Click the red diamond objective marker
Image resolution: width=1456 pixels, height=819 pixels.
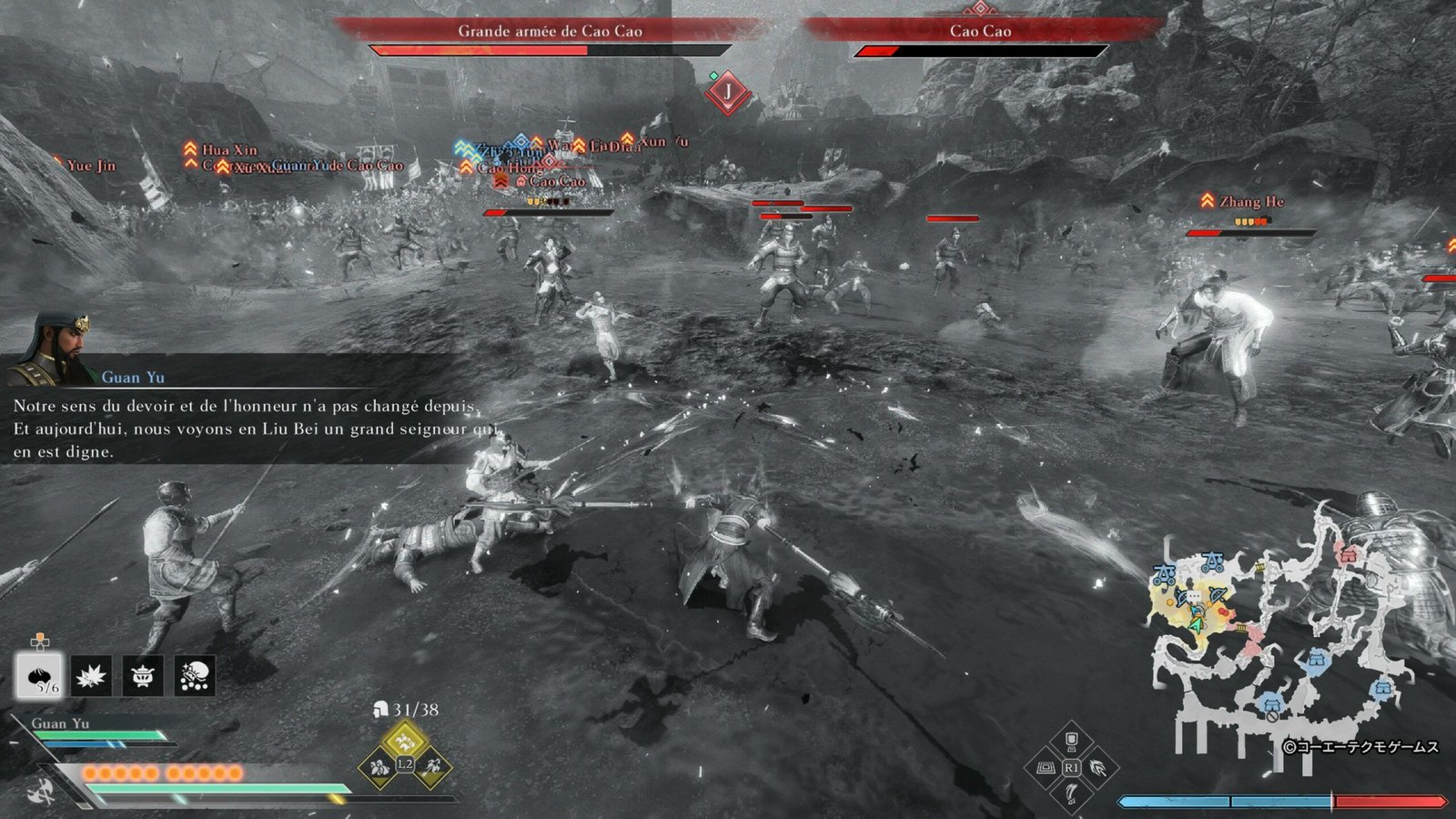tap(727, 92)
